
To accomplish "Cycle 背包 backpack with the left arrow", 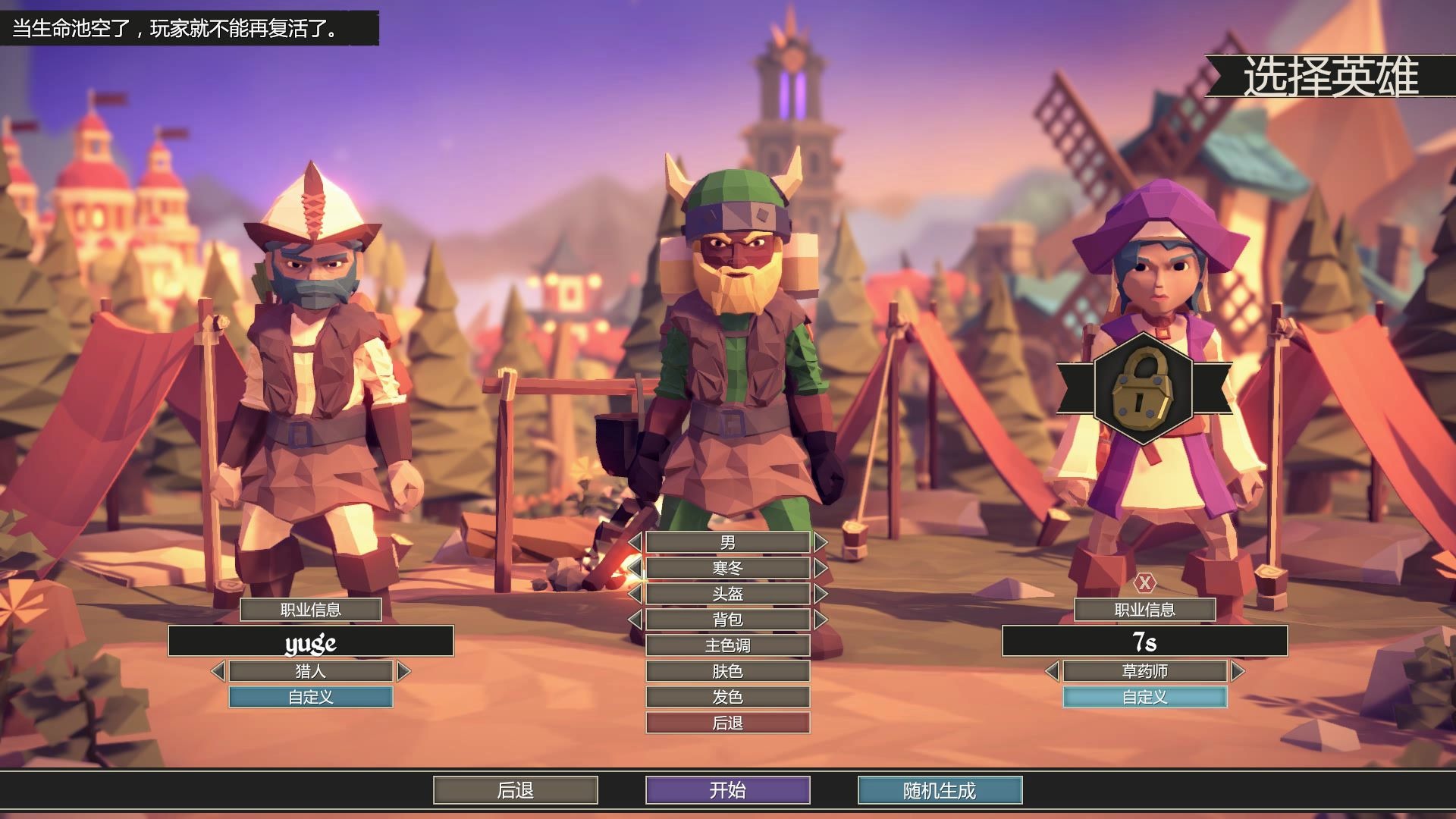I will [635, 620].
